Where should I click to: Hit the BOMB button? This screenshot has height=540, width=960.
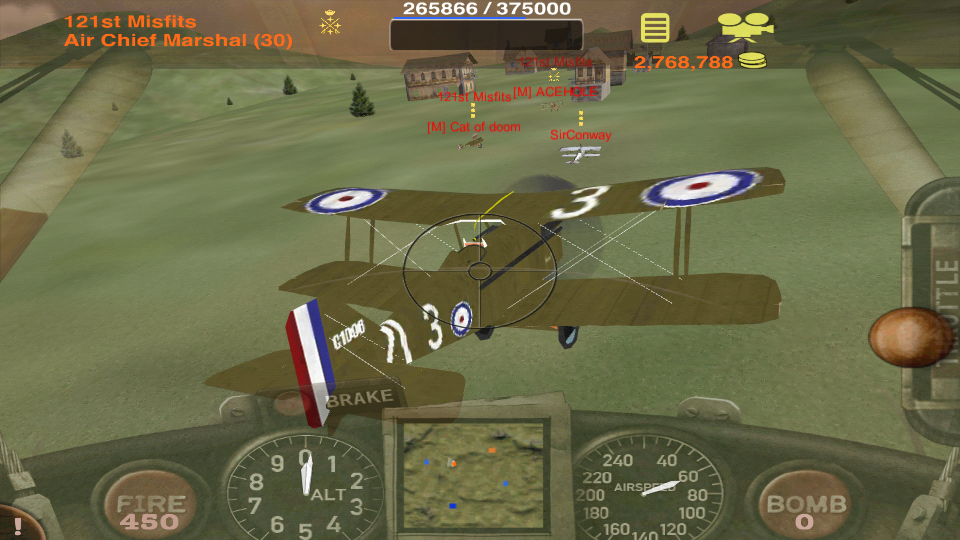[x=805, y=510]
